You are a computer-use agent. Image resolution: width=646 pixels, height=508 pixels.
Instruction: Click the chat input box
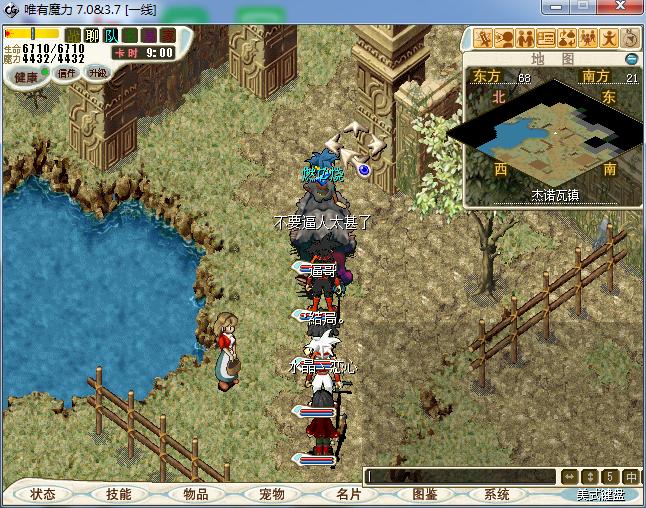tap(460, 477)
